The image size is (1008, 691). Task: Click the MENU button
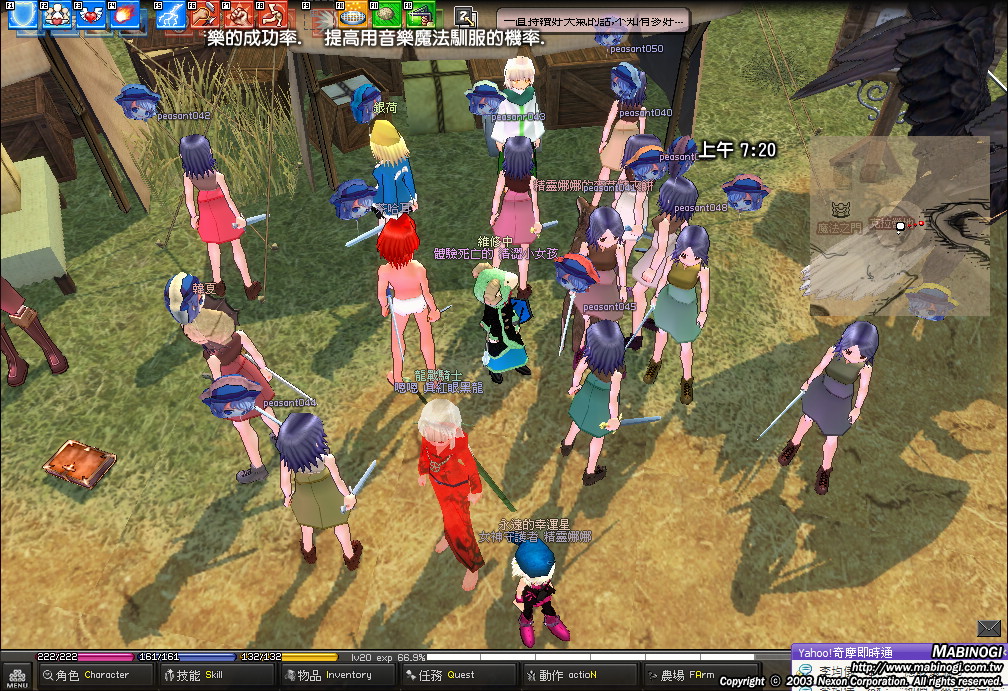tap(17, 676)
